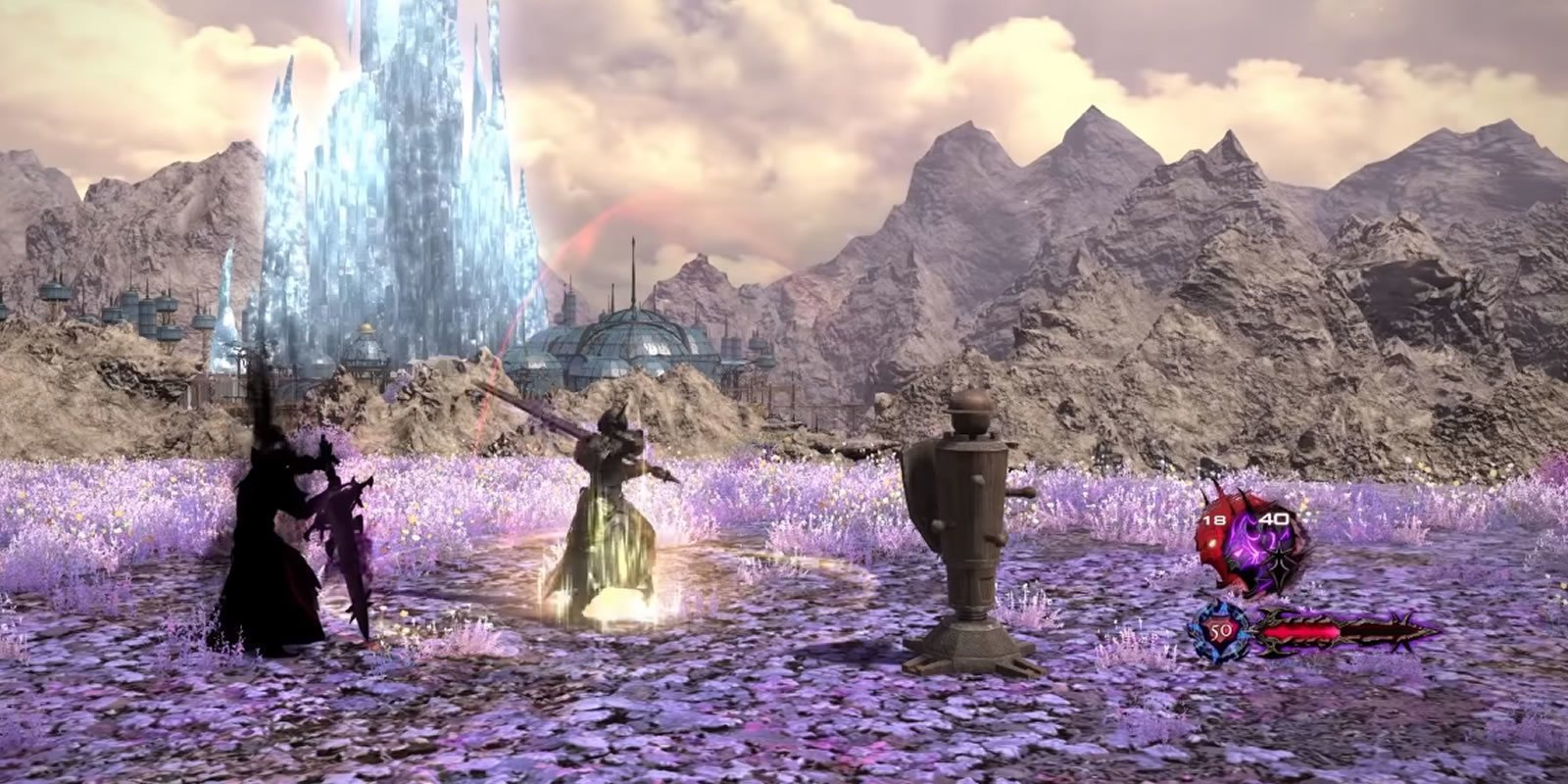Viewport: 1568px width, 784px height.
Task: Click the number 50 inside the emblem
Action: pos(1221,630)
